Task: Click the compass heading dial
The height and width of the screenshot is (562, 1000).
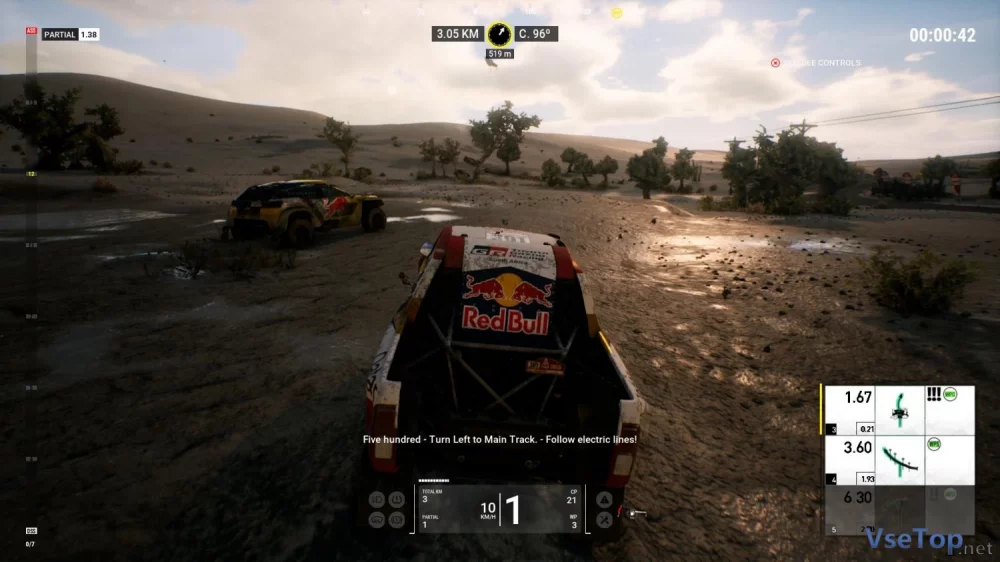Action: pyautogui.click(x=500, y=34)
